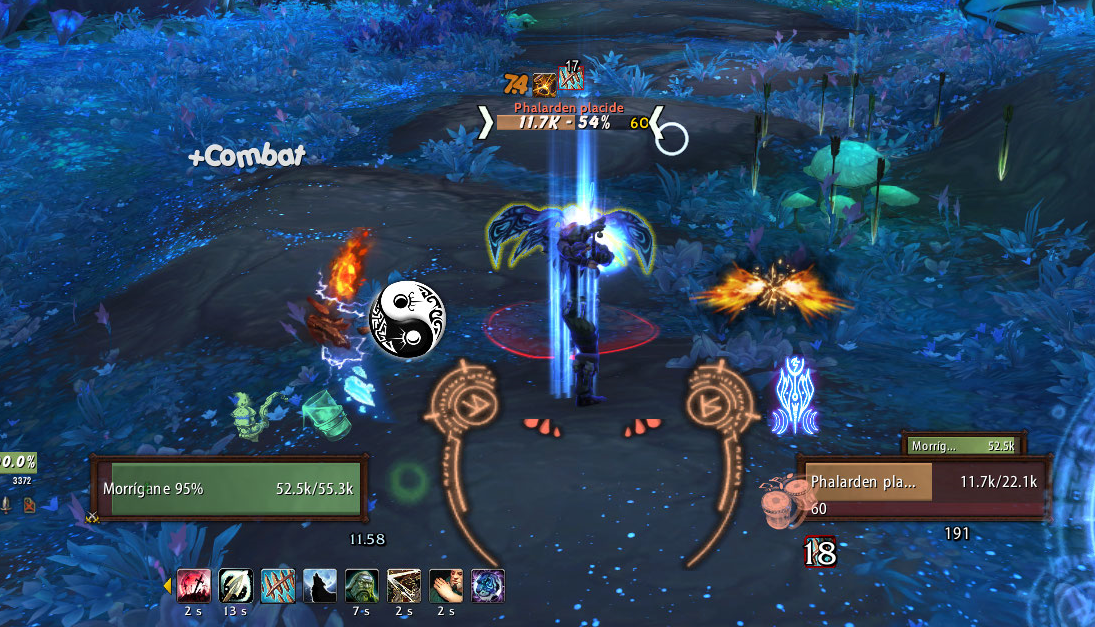Activate the howling wolf ability
Screen dimensions: 1095x627
(x=319, y=585)
